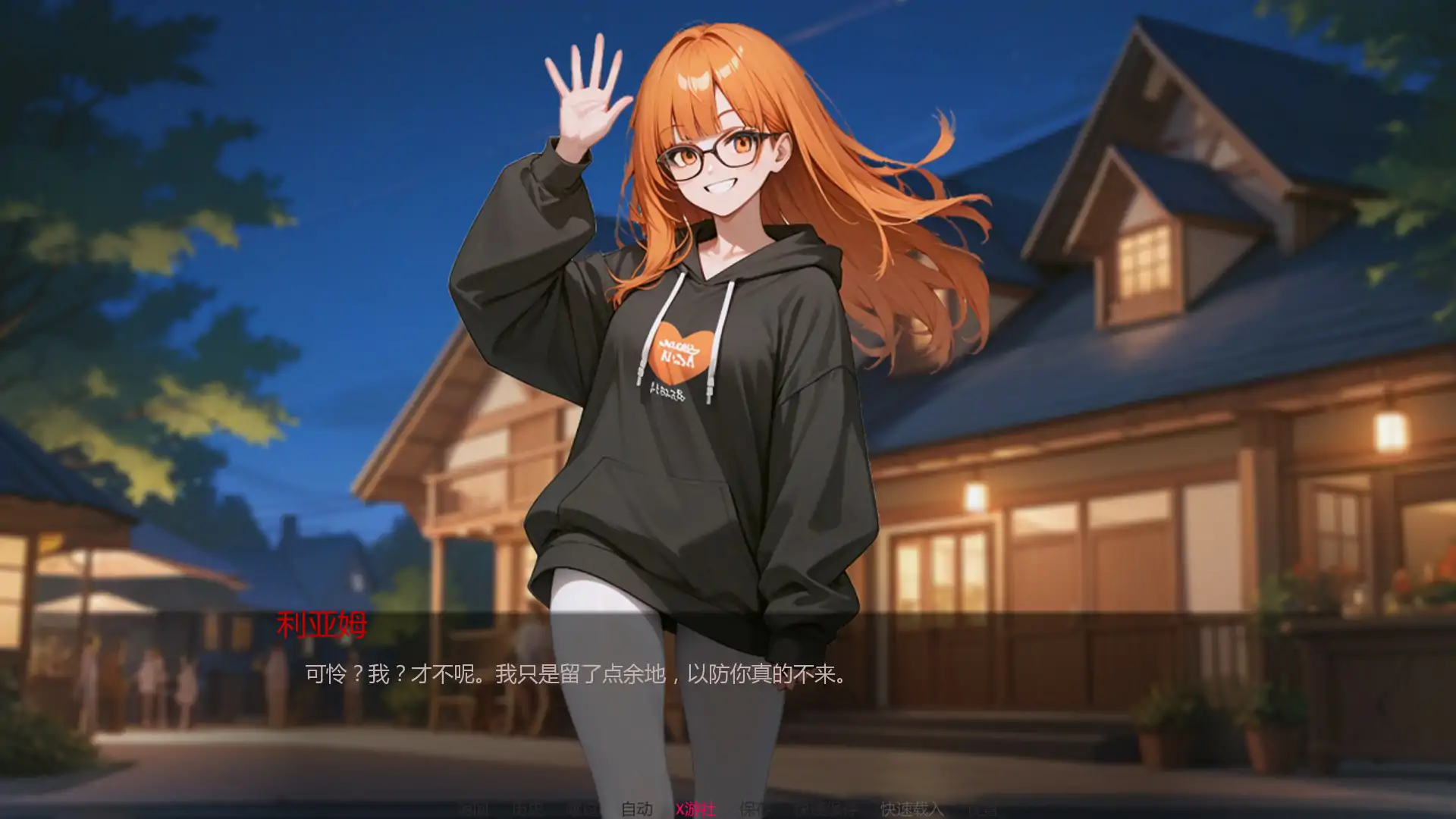Screen dimensions: 1456x819
Task: Advance the dialogue by clicking the text box
Action: [576, 674]
